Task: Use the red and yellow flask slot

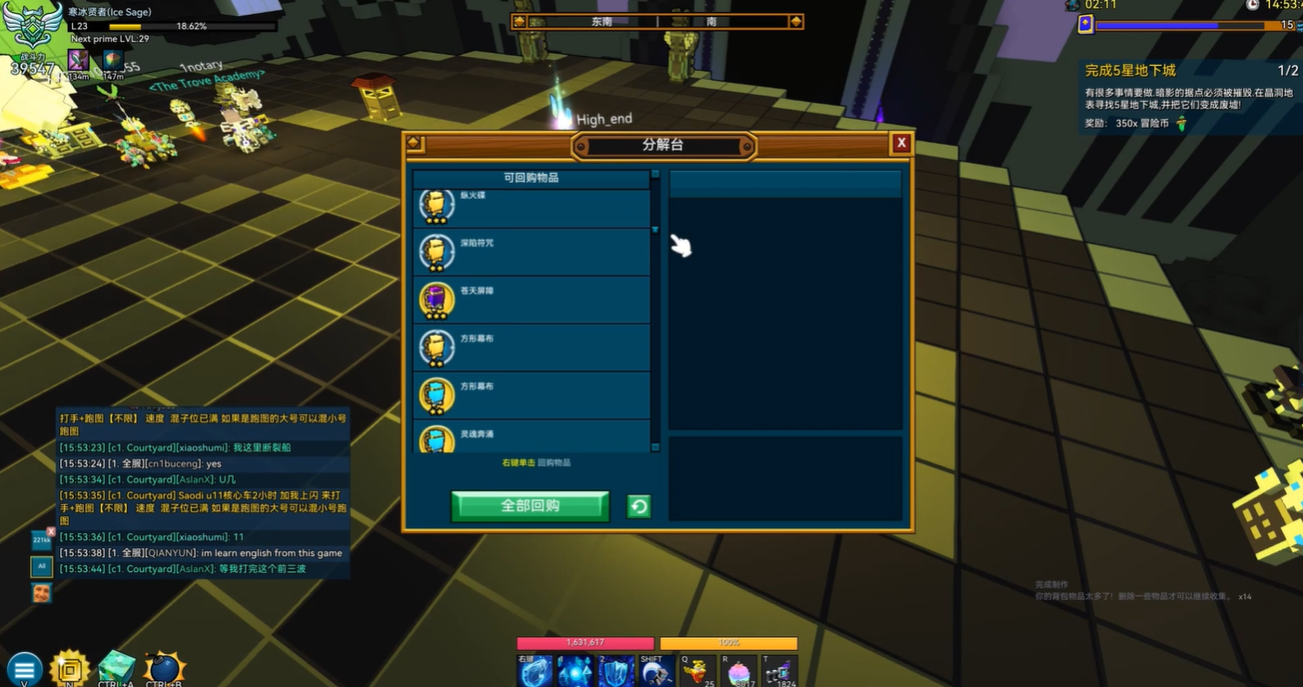Action: coord(698,672)
